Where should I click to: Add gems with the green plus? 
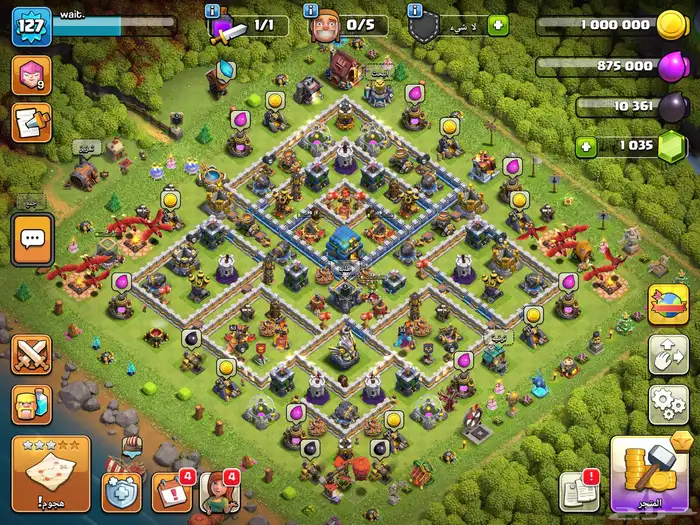[587, 147]
